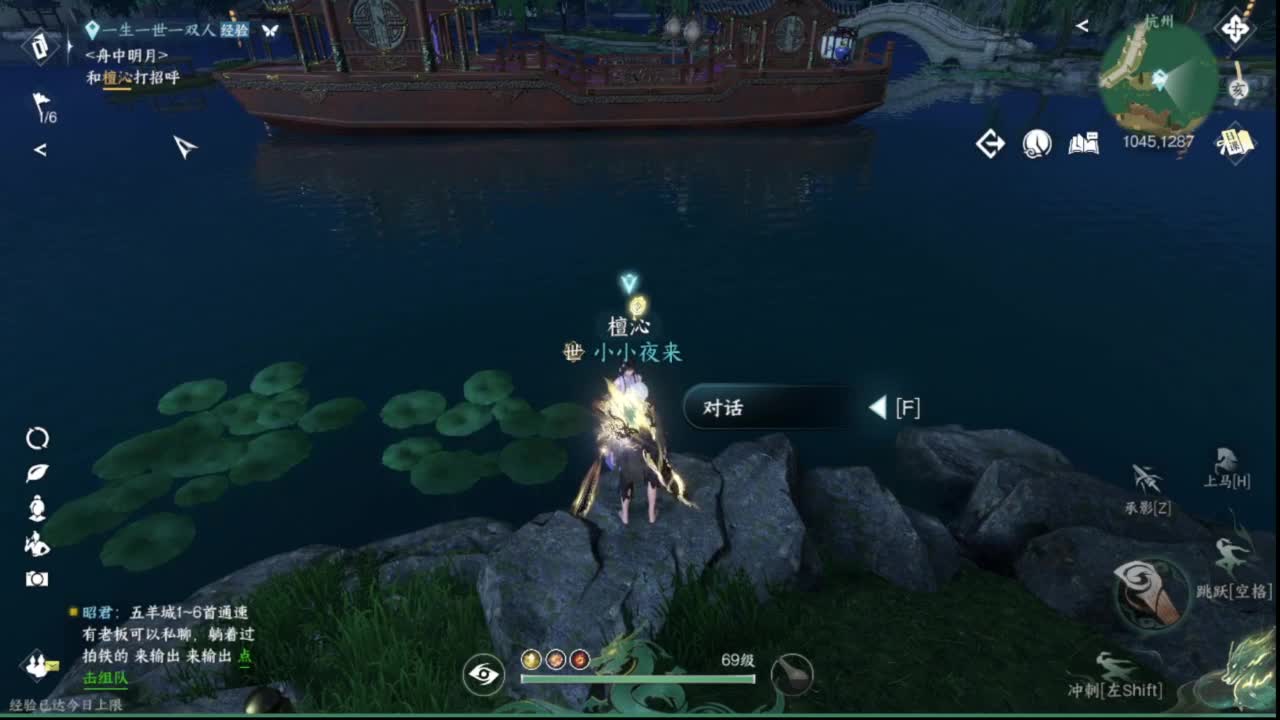The width and height of the screenshot is (1280, 720).
Task: Collapse the quest tracker with its left arrow
Action: pos(40,148)
